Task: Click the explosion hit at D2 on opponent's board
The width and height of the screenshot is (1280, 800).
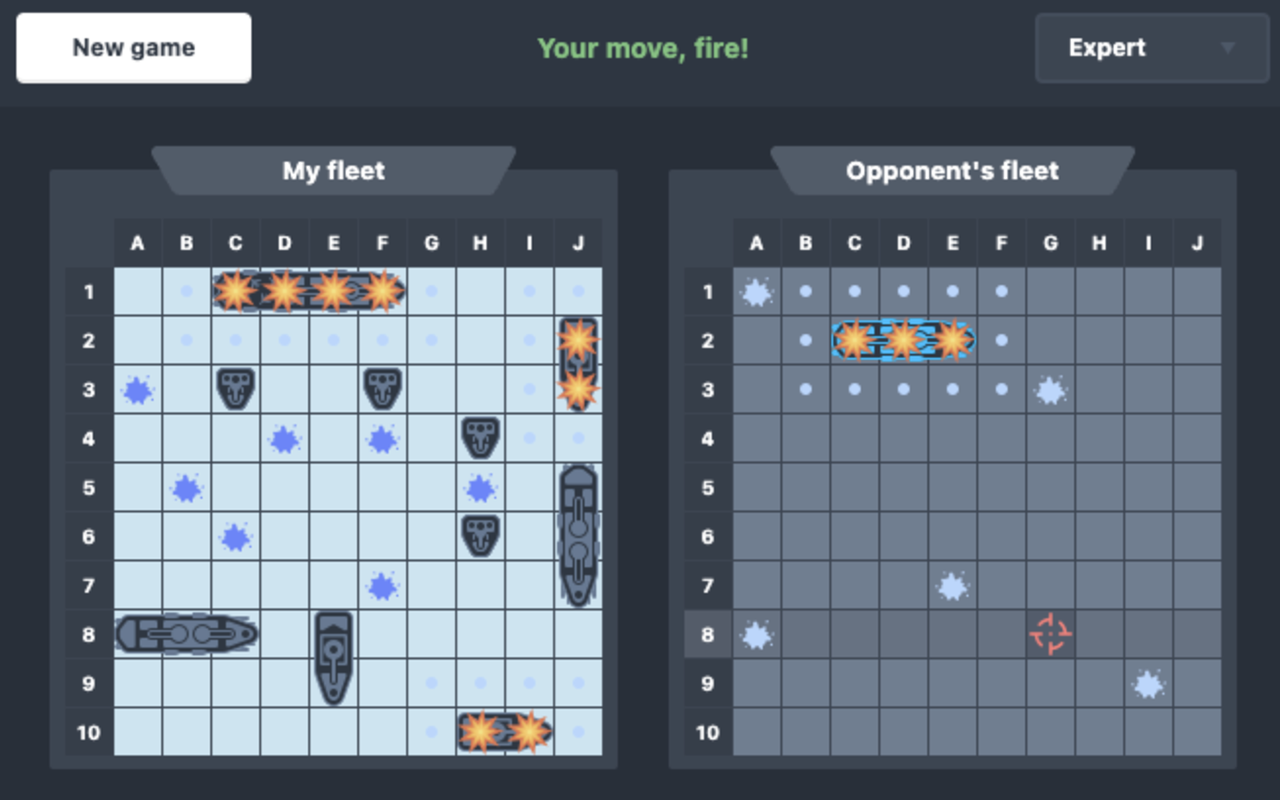Action: pos(903,341)
